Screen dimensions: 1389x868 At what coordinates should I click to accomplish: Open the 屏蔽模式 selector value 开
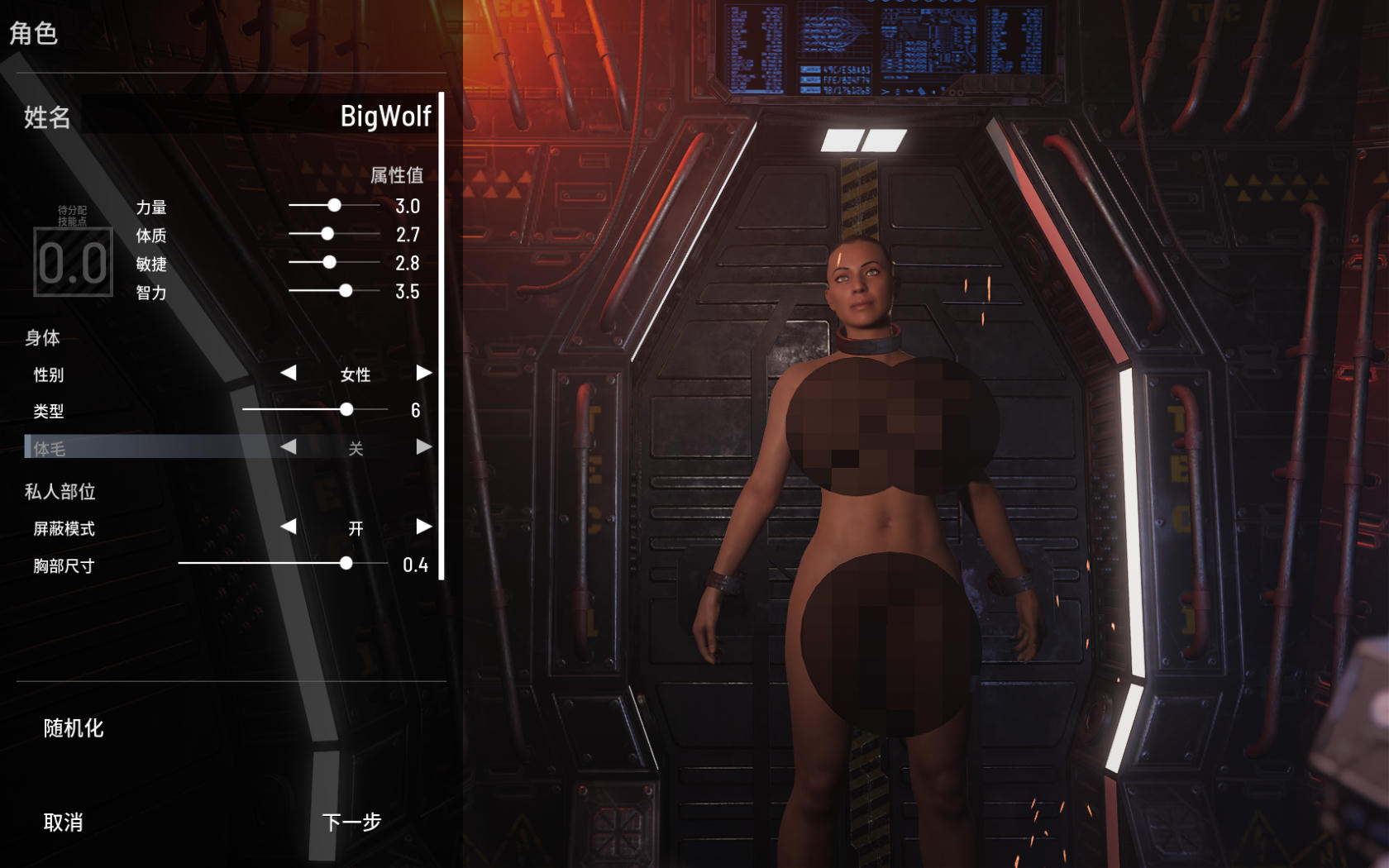coord(356,527)
